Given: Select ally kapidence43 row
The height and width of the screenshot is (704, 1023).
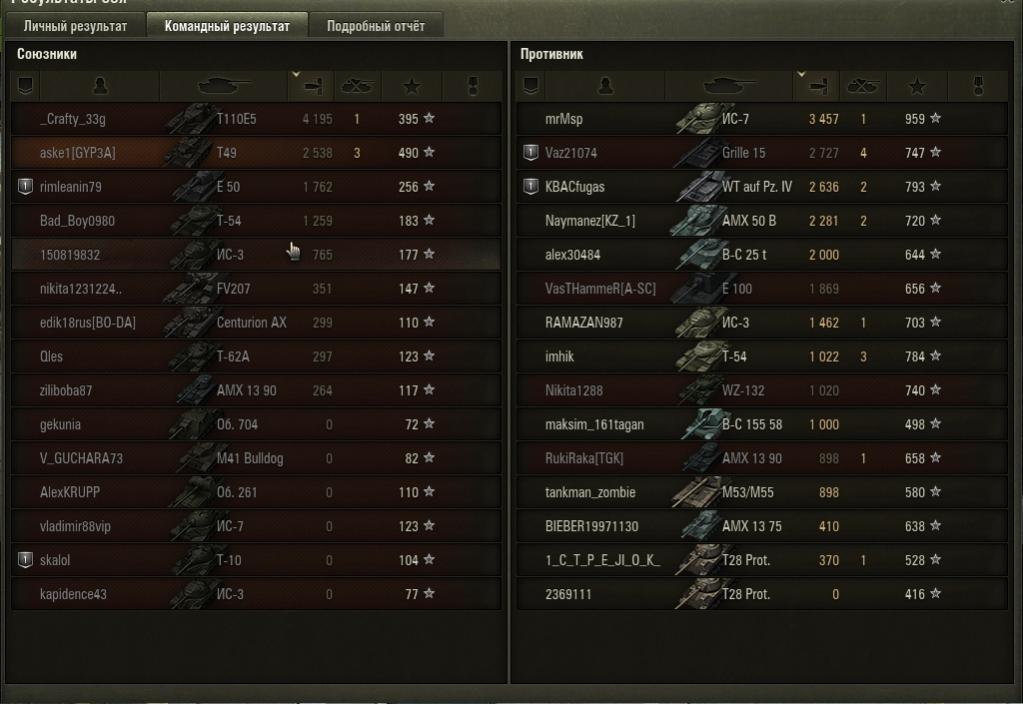Looking at the screenshot, I should point(255,595).
